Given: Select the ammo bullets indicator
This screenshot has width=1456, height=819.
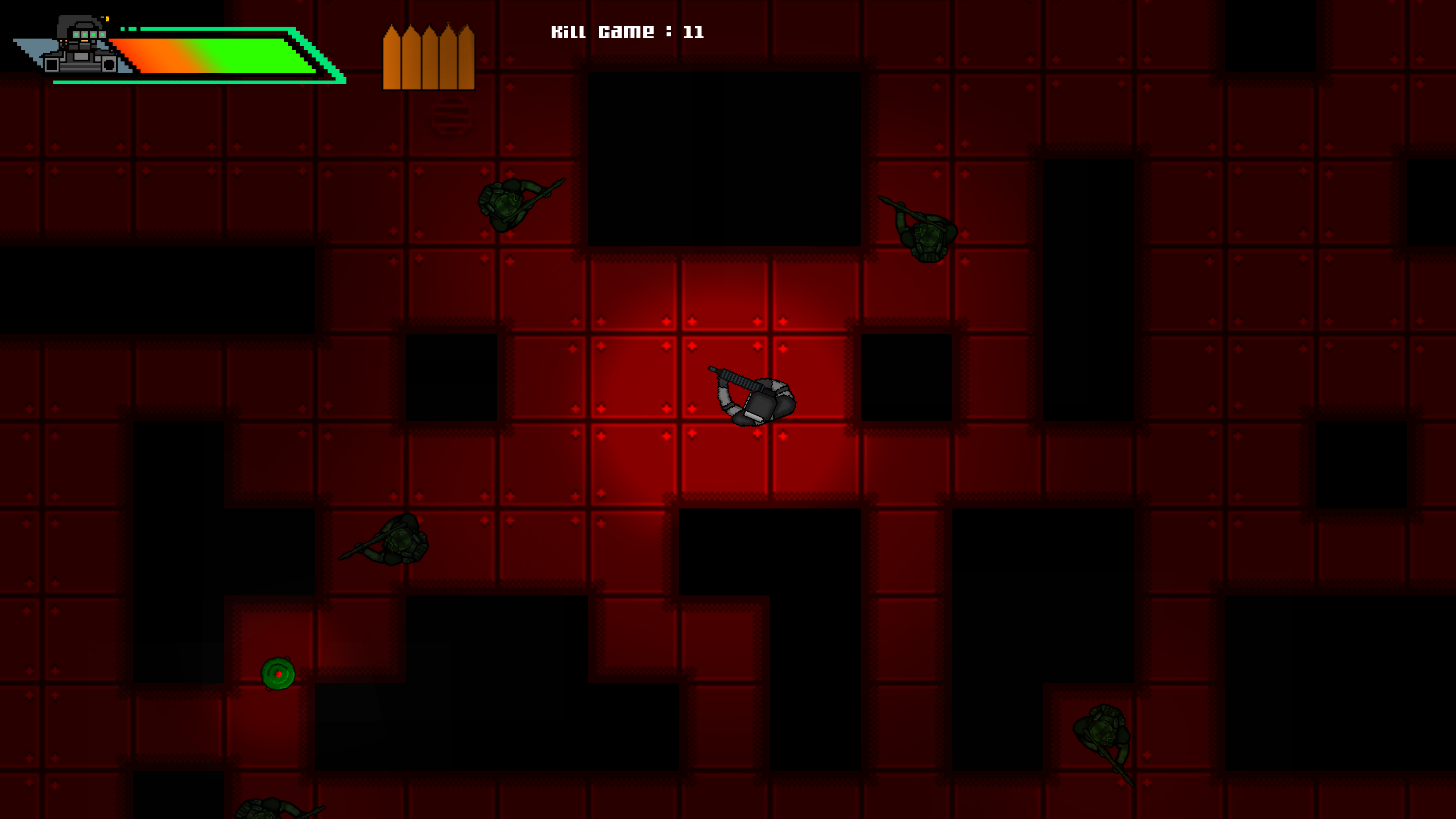Looking at the screenshot, I should [429, 57].
